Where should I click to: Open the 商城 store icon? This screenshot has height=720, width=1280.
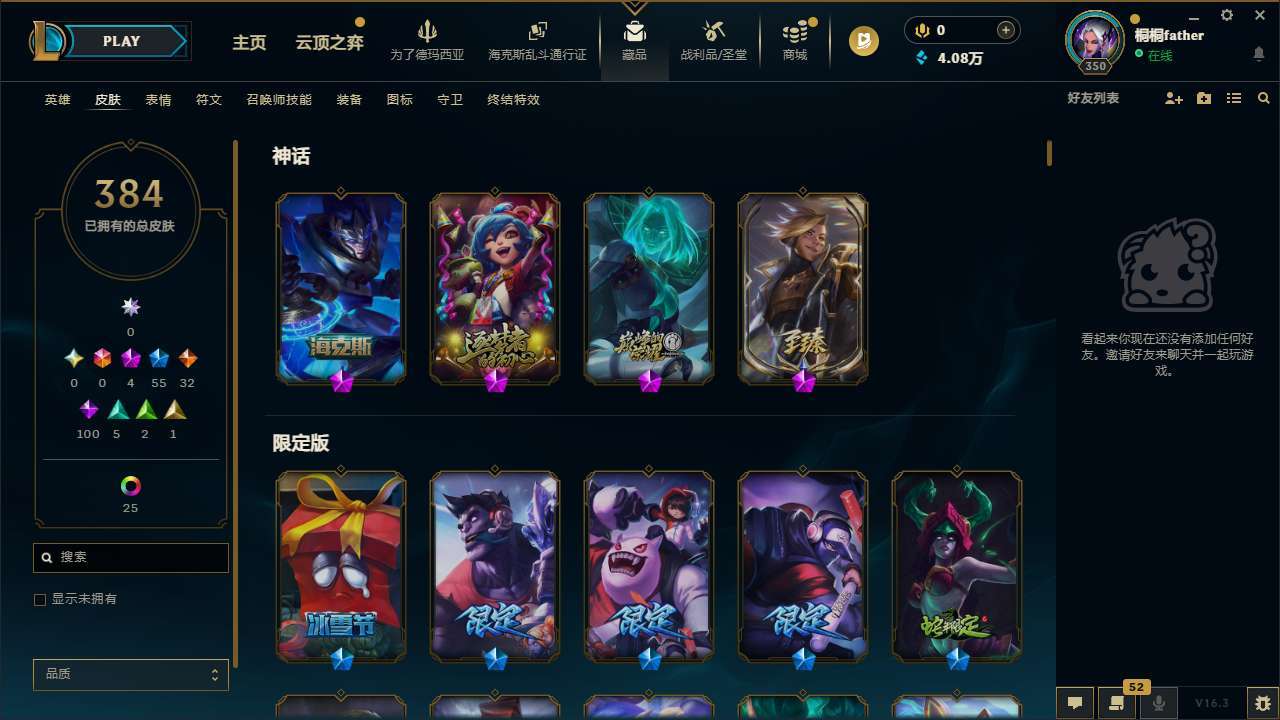click(x=794, y=40)
